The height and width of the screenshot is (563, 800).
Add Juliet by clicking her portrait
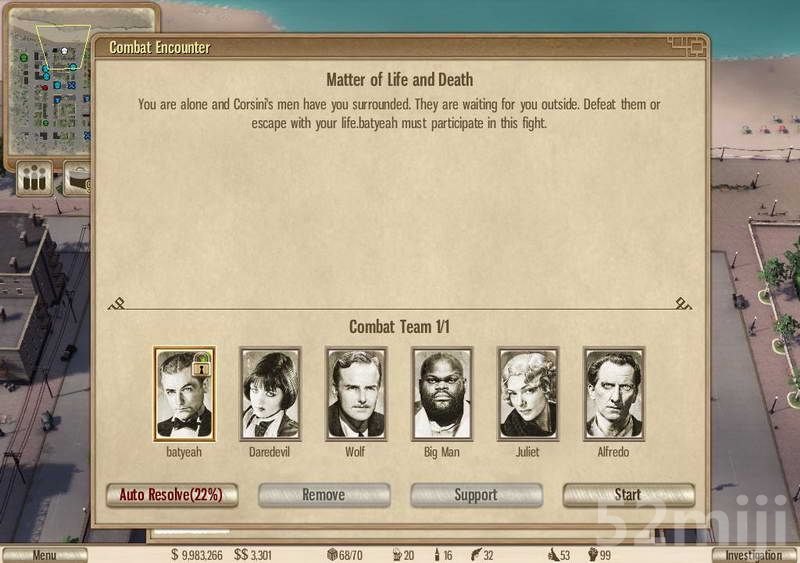528,395
